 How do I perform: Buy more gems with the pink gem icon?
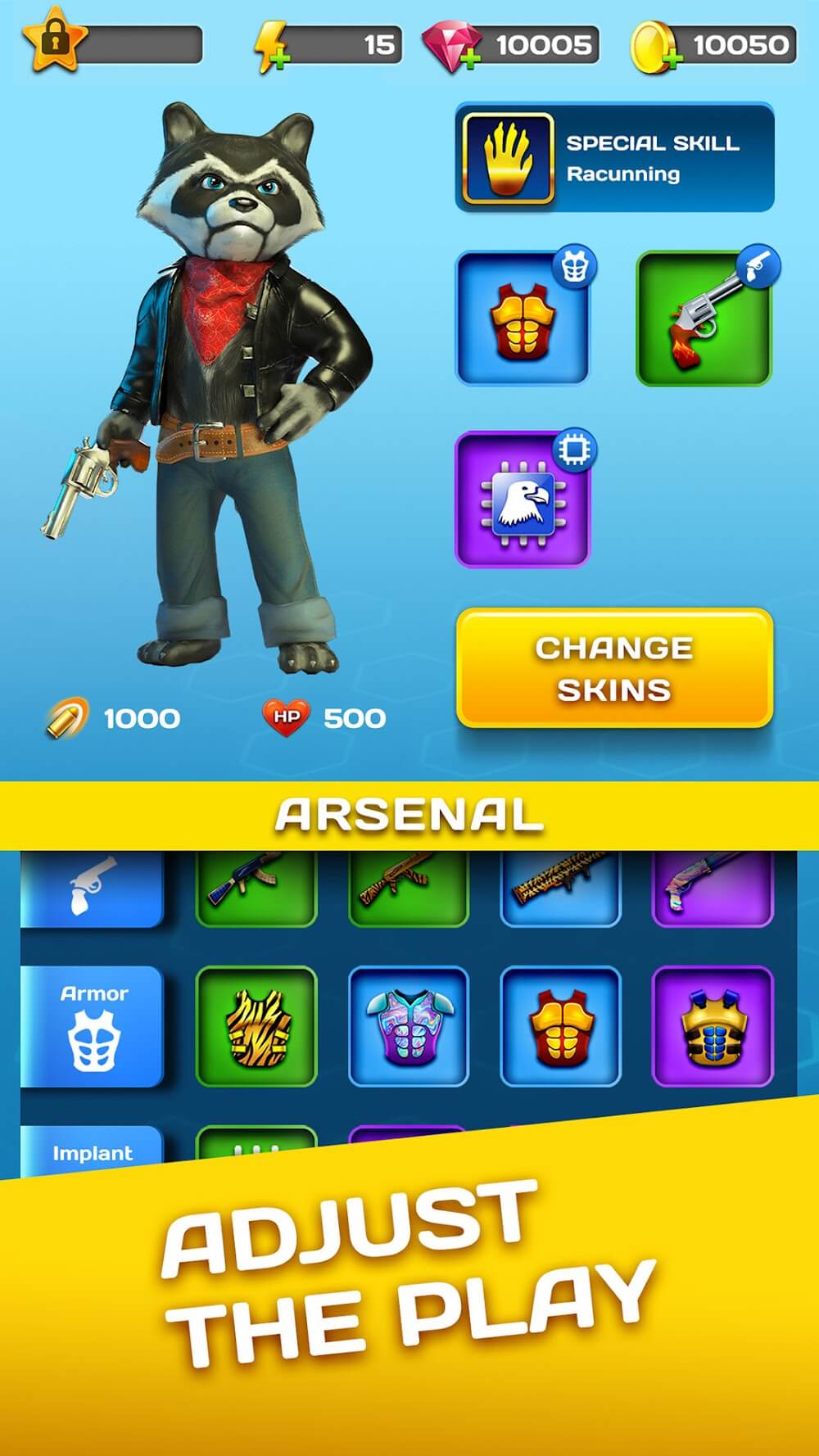tap(451, 47)
